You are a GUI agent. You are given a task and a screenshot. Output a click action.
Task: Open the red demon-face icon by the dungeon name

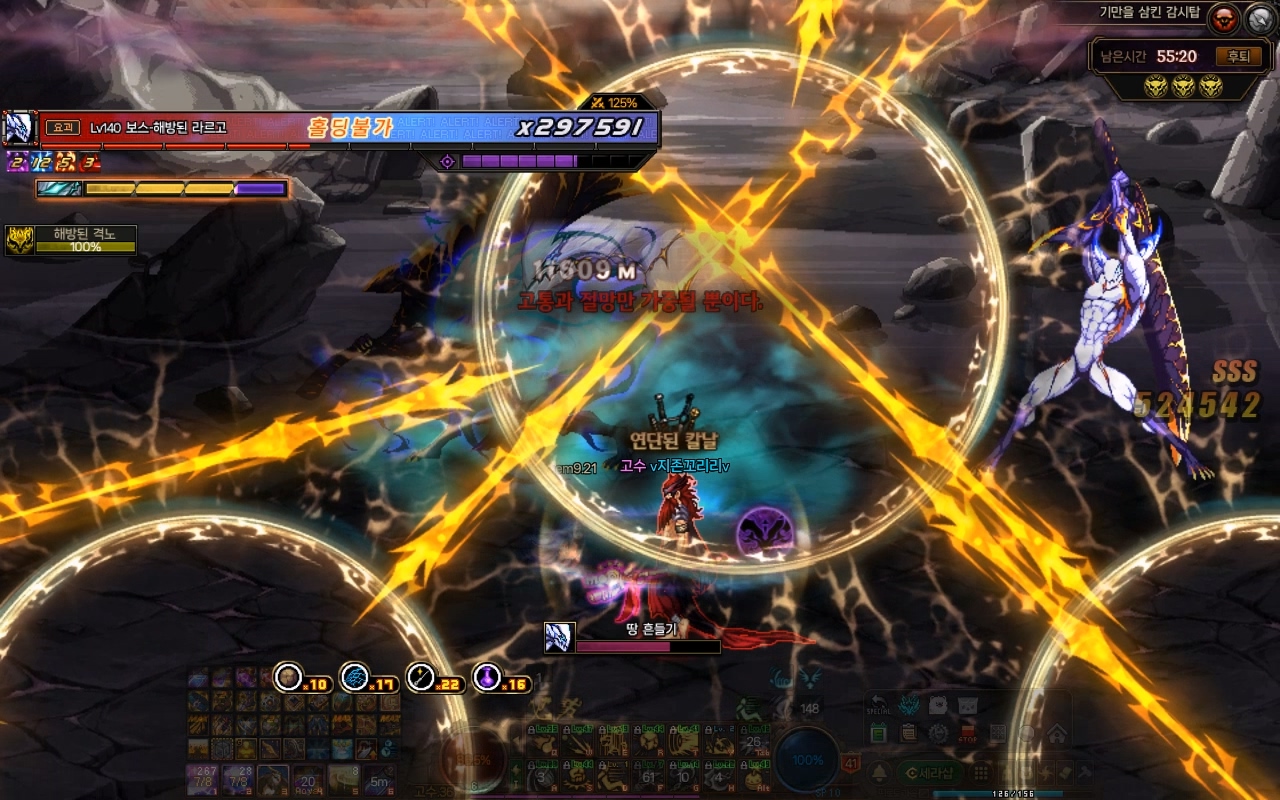(1223, 18)
